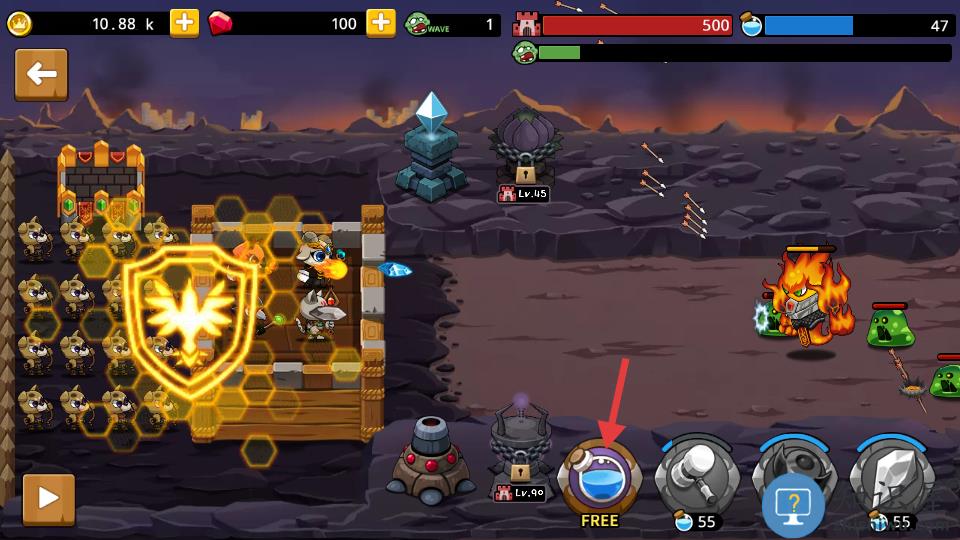960x540 pixels.
Task: Buy more red gems with plus button
Action: [x=381, y=23]
